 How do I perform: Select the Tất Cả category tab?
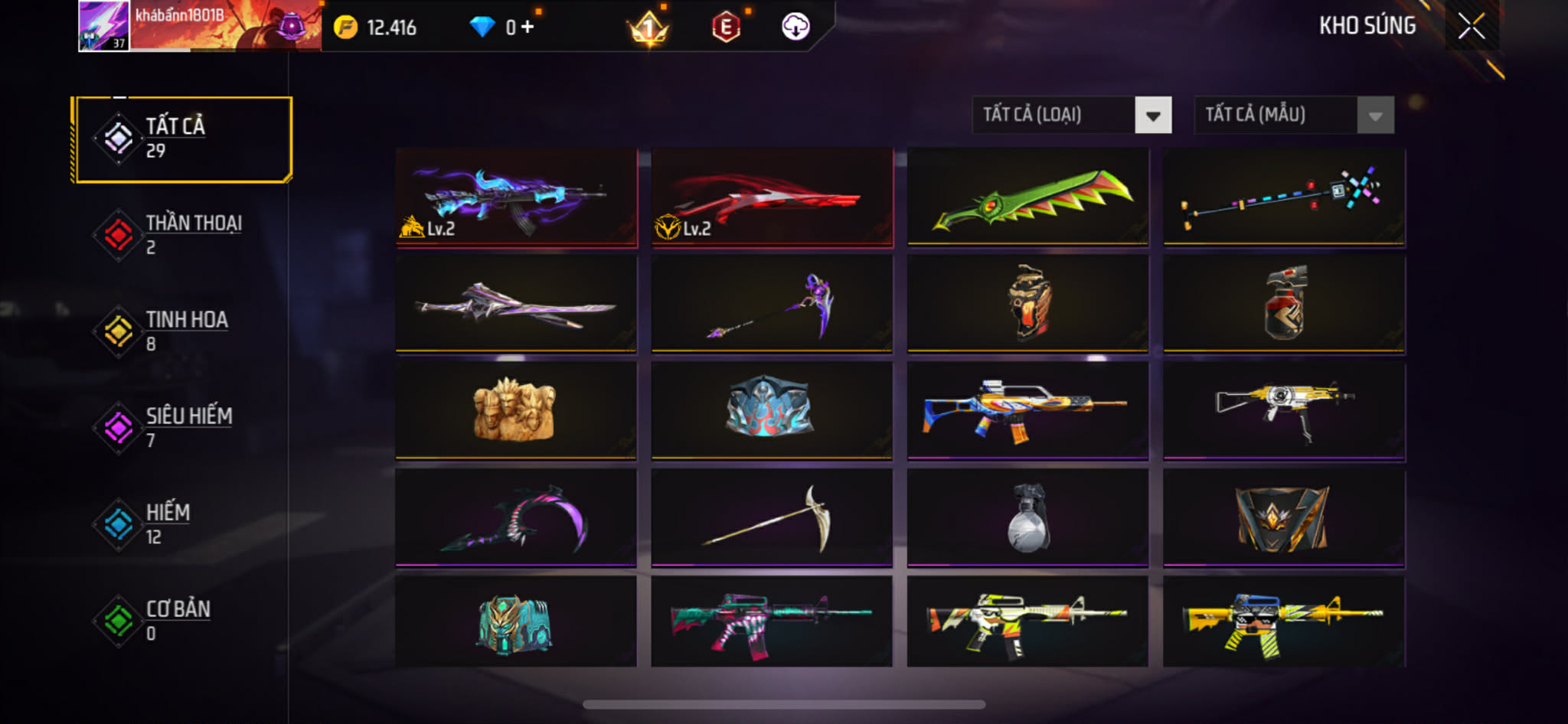[x=183, y=139]
